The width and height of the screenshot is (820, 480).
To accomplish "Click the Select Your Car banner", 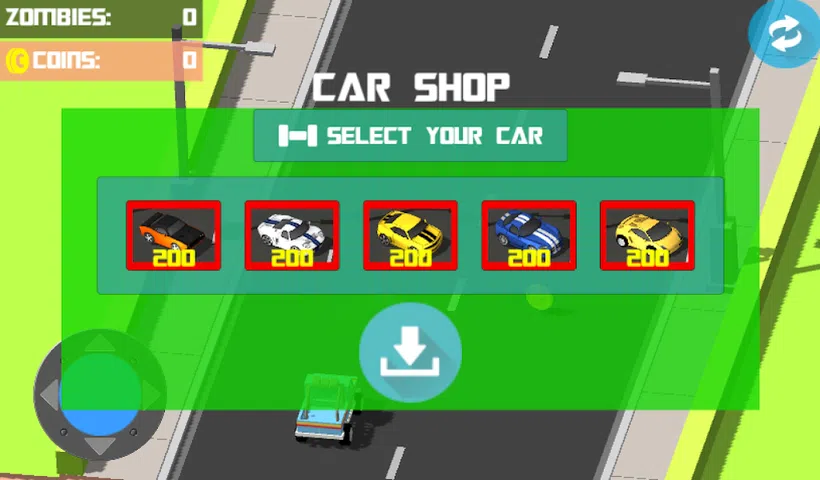I will [410, 136].
